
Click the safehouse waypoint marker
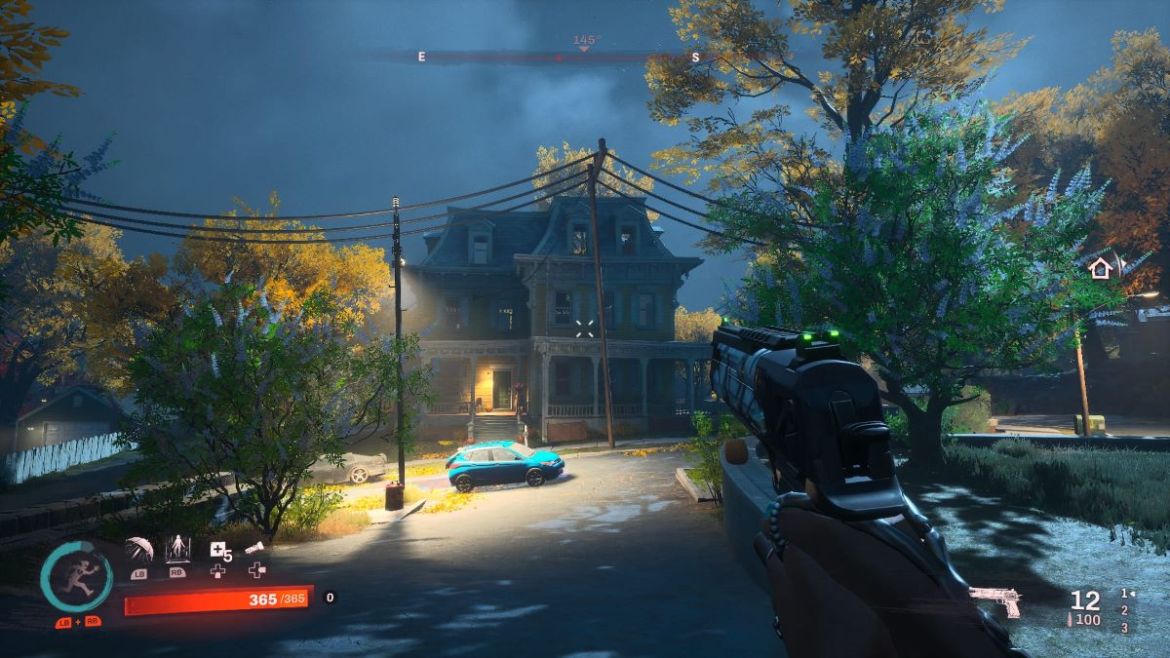[1100, 268]
